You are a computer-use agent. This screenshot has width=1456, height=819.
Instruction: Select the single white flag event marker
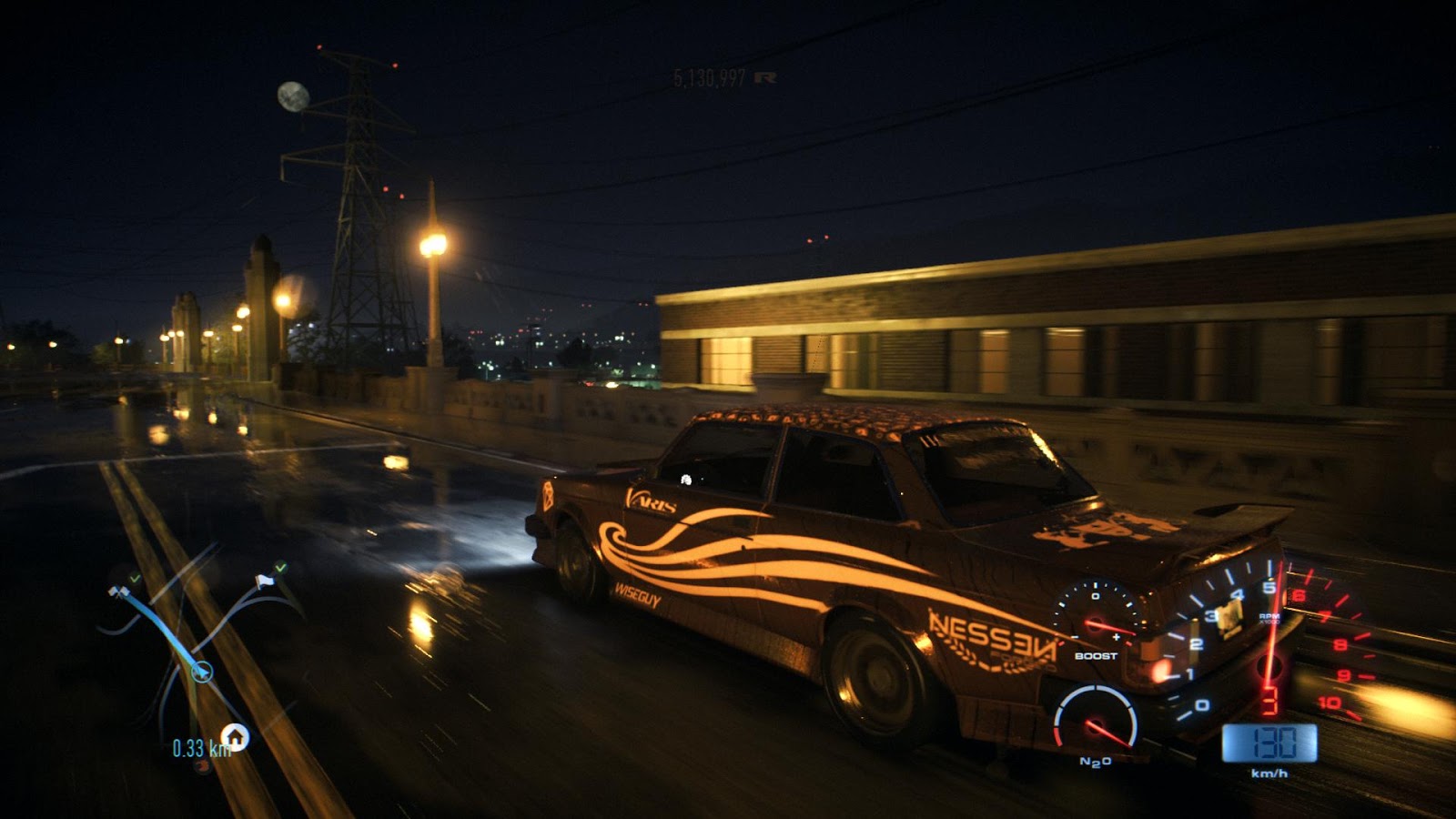[x=266, y=581]
